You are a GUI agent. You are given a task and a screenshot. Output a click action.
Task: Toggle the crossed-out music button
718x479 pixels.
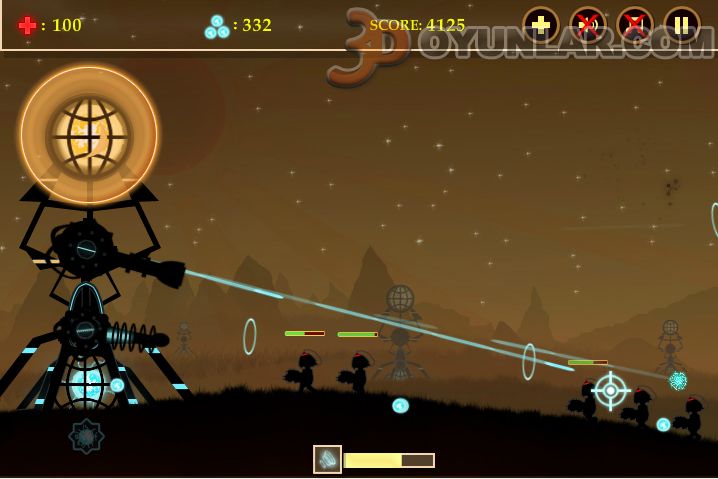635,25
